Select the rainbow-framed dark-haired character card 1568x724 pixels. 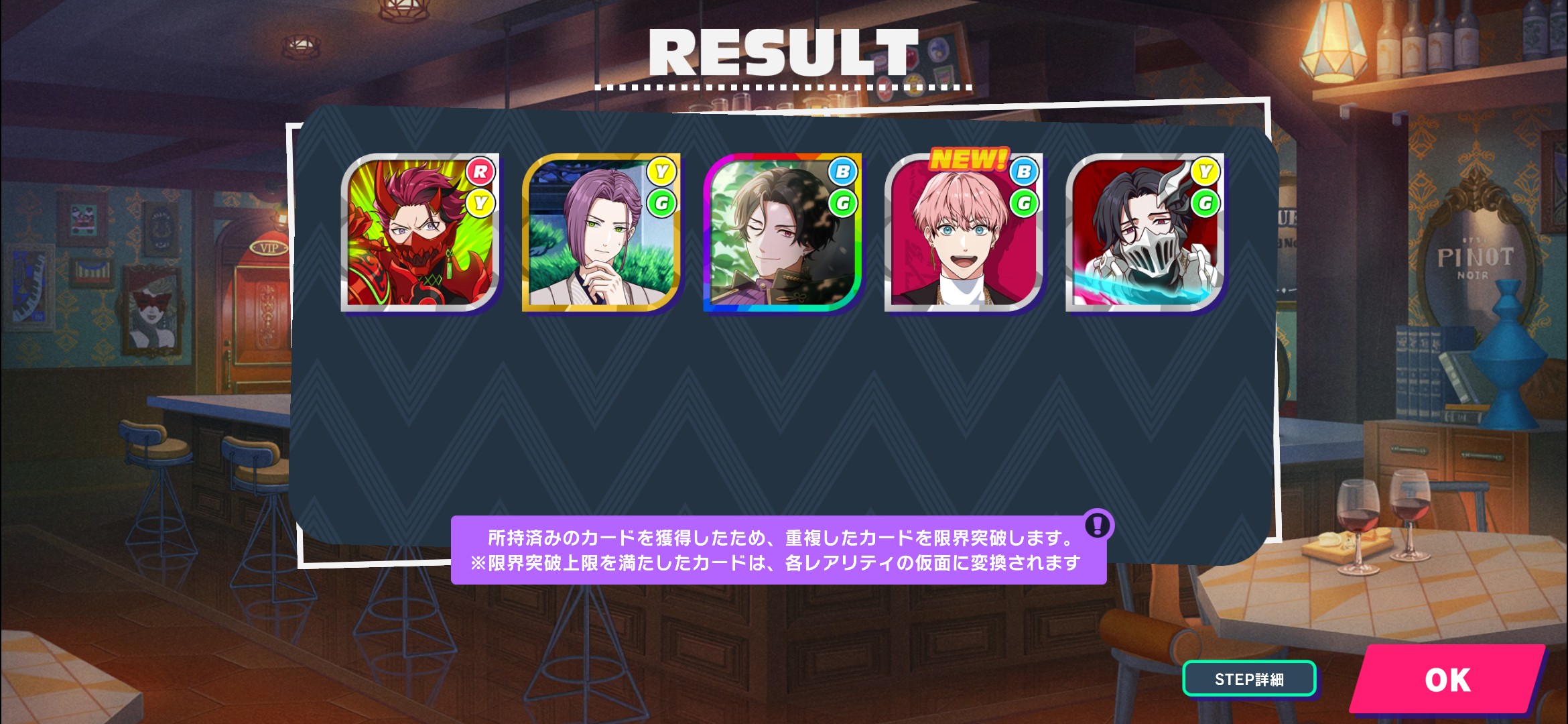[x=782, y=233]
